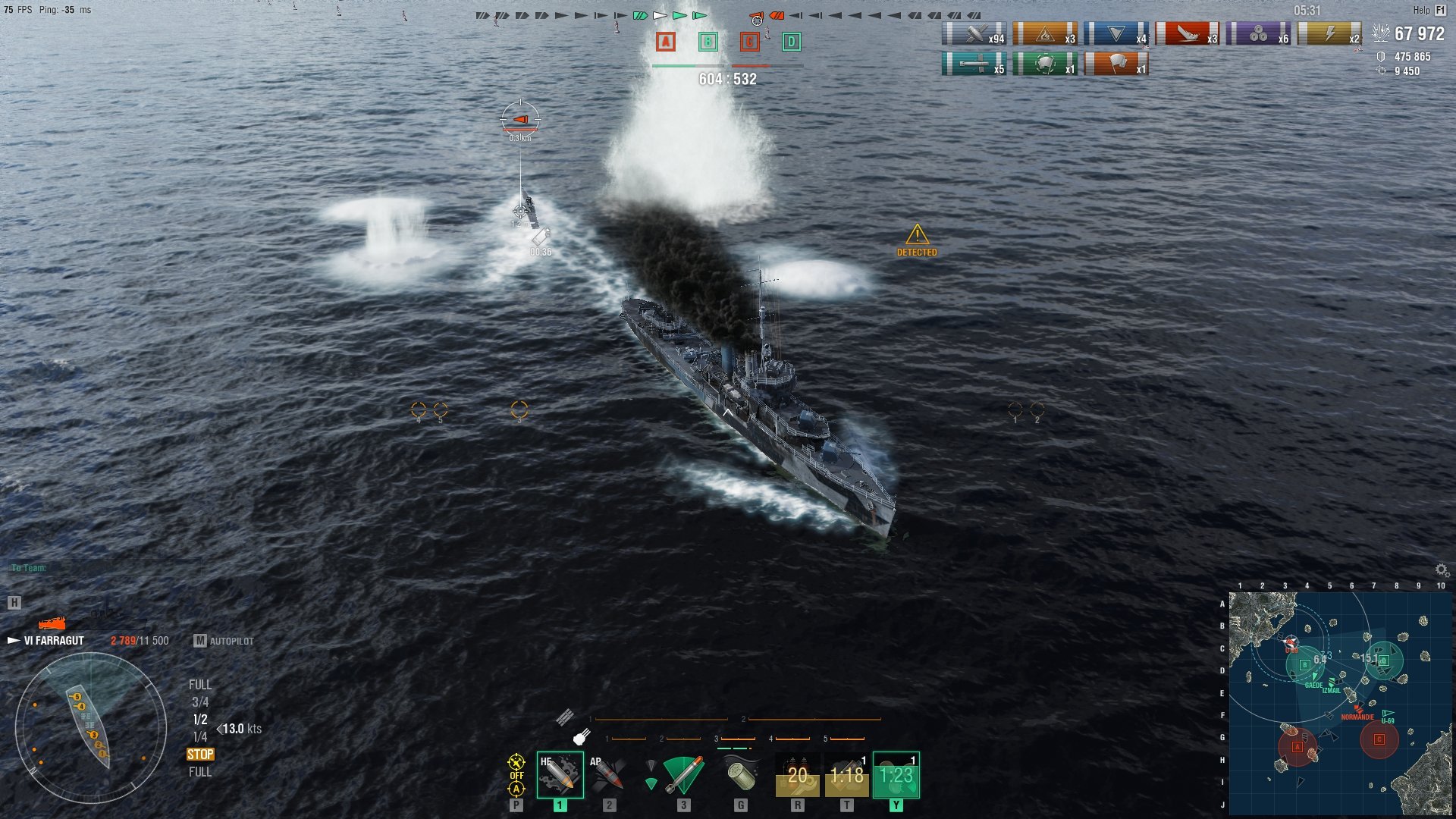Switch to AP shell ammunition

609,775
